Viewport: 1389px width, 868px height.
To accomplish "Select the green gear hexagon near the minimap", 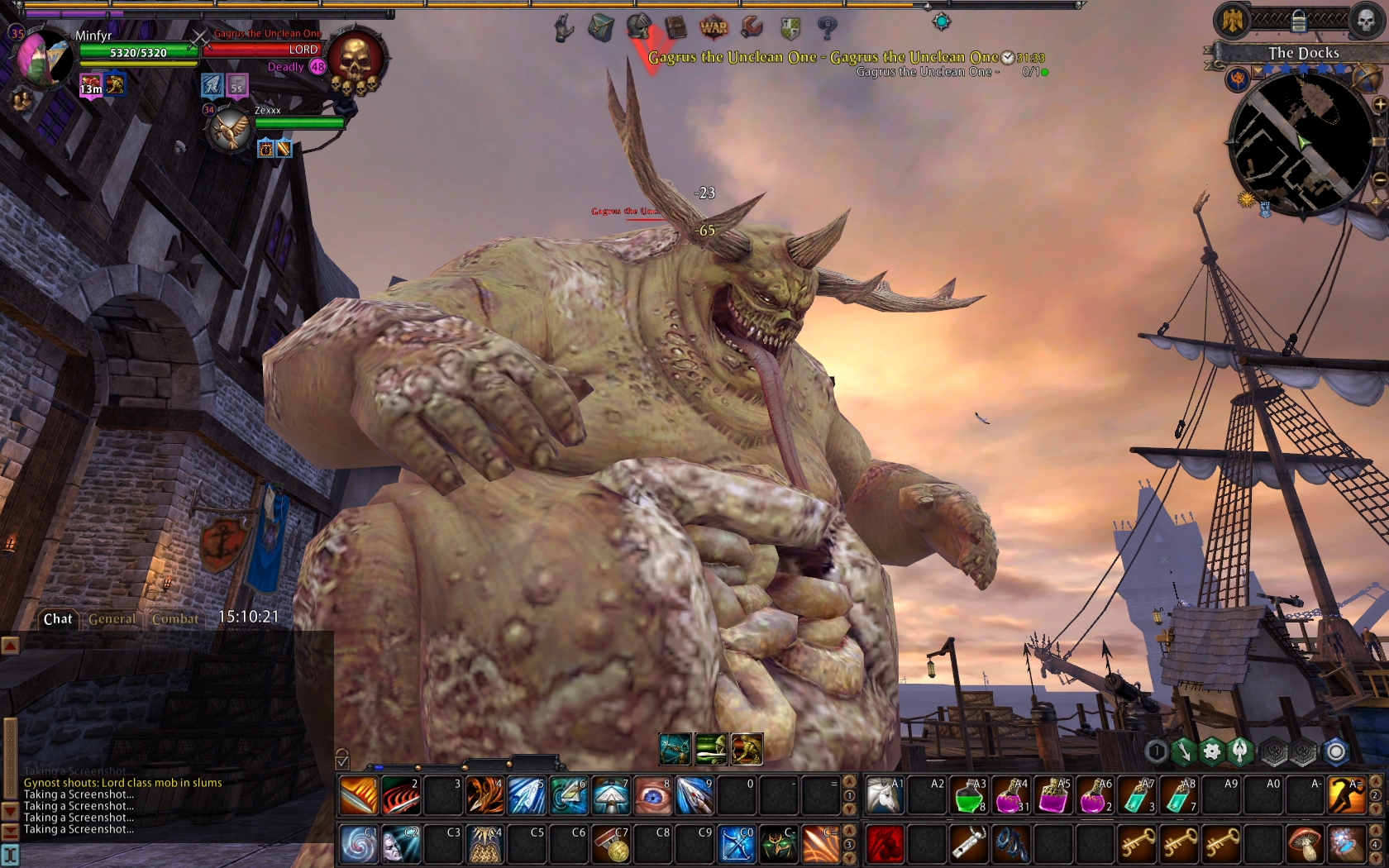I will (1210, 751).
